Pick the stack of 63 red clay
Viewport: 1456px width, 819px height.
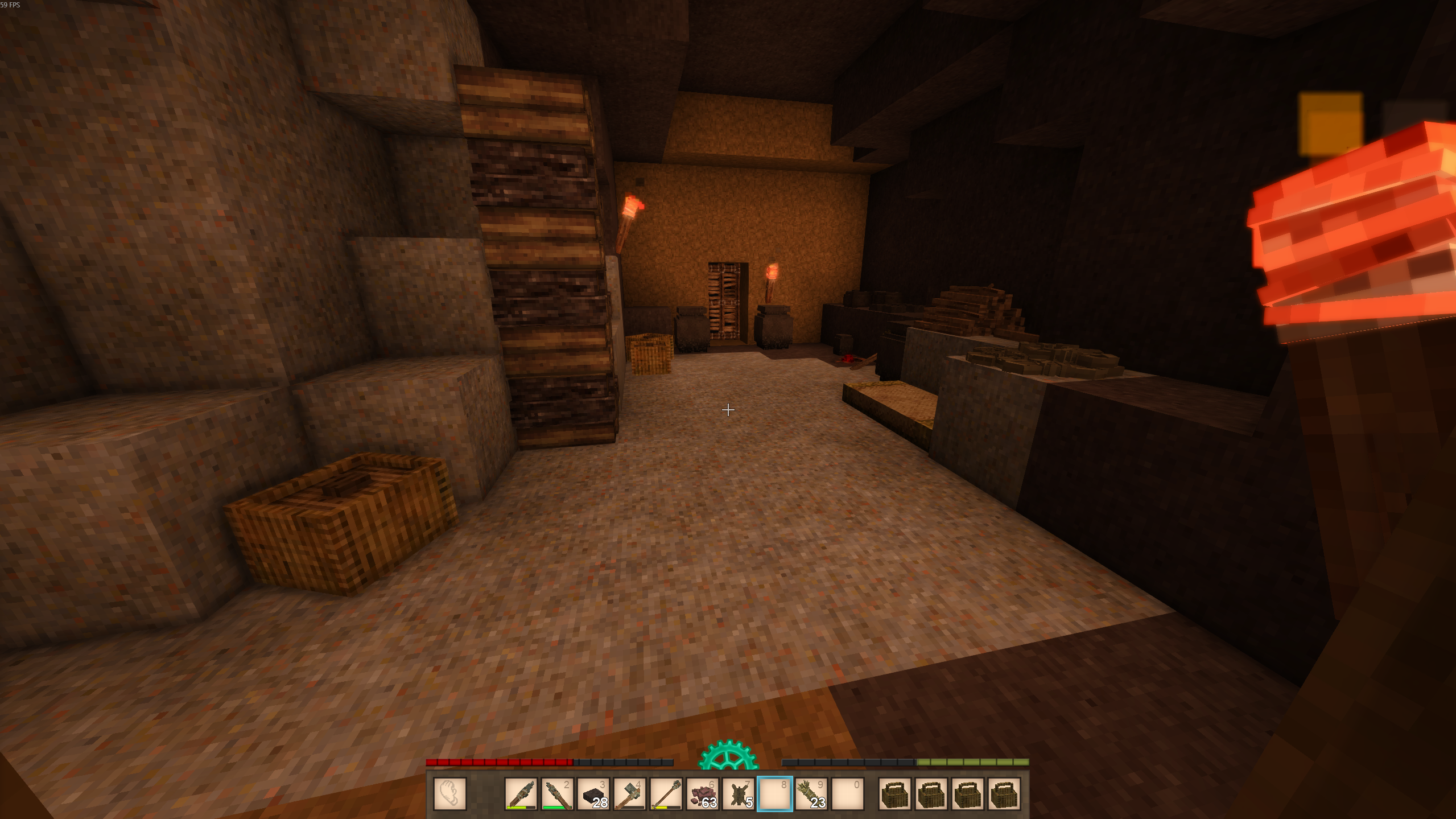(x=703, y=793)
